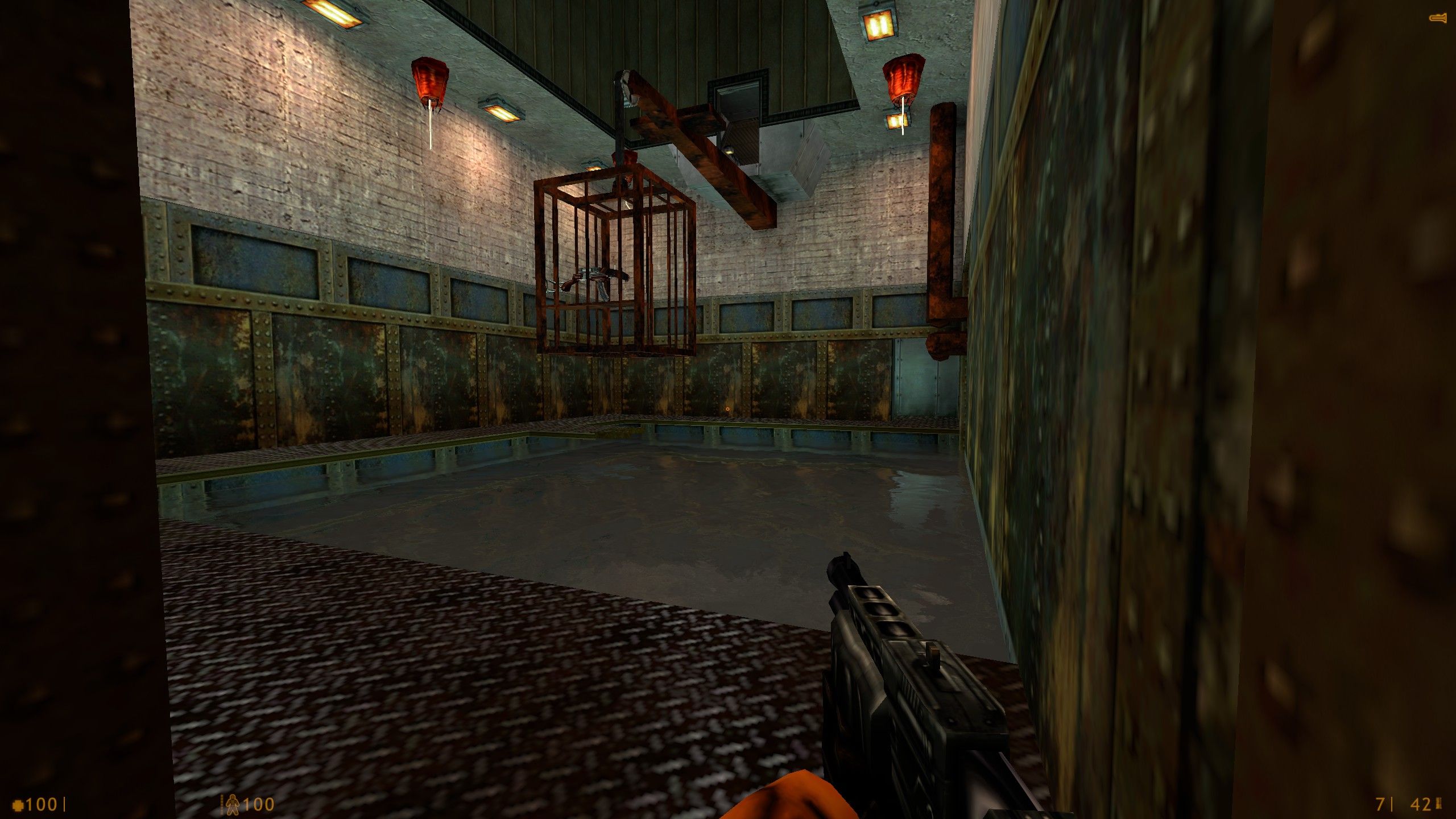Click the health cross icon
Image resolution: width=1456 pixels, height=819 pixels.
(18, 804)
